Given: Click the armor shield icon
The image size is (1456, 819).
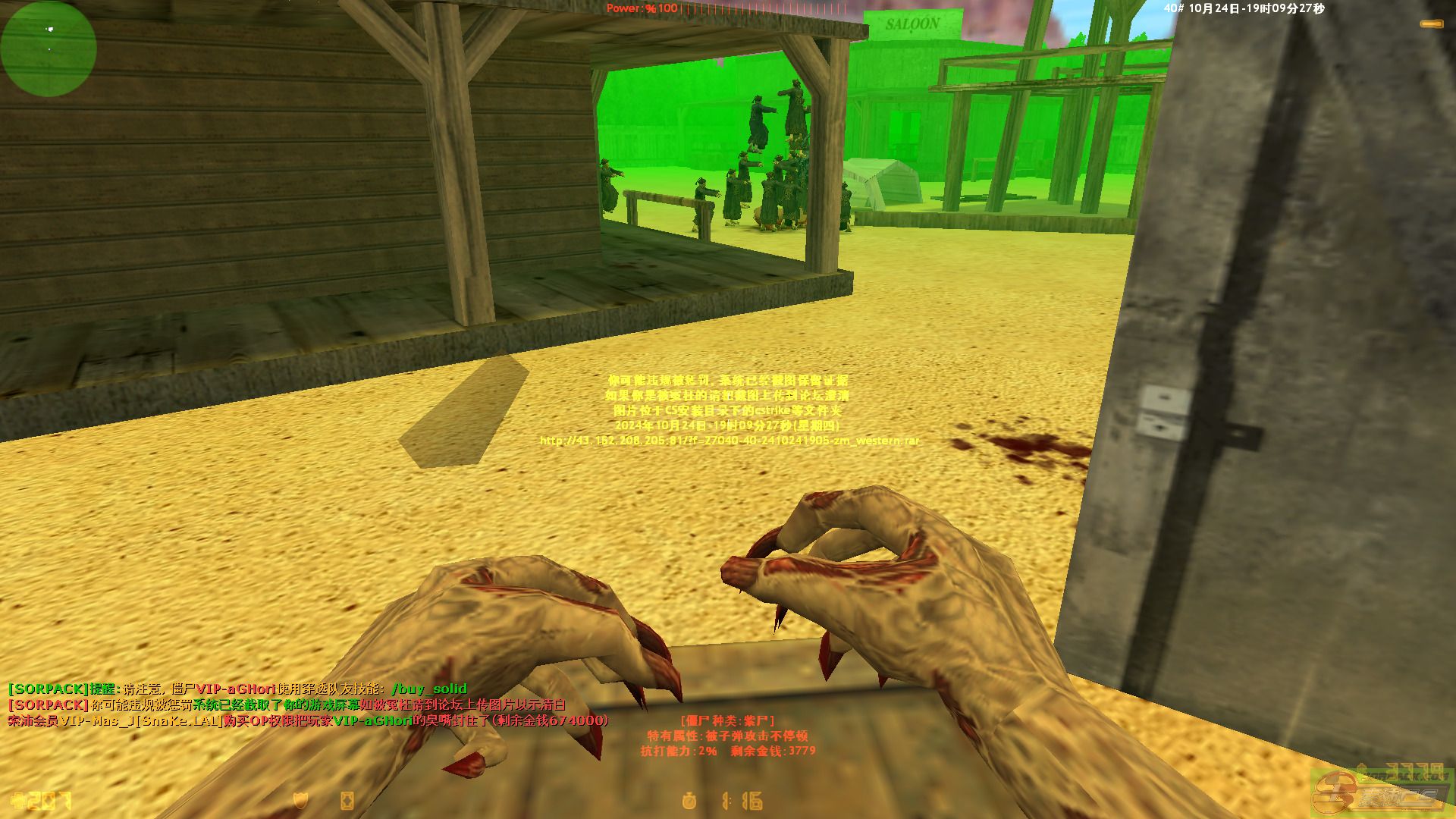Looking at the screenshot, I should point(301,801).
